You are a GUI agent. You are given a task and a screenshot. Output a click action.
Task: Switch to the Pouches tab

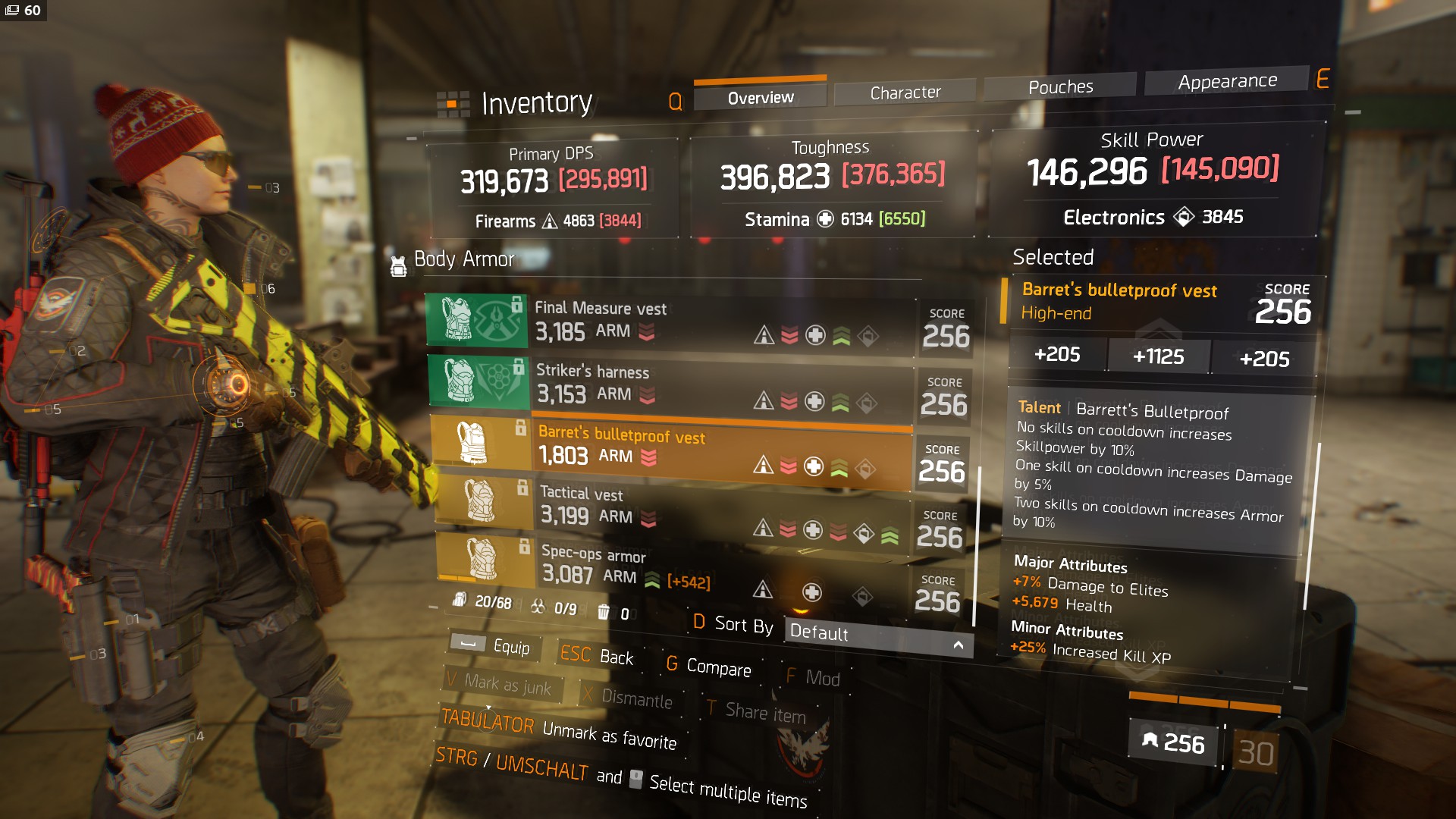click(x=1060, y=87)
